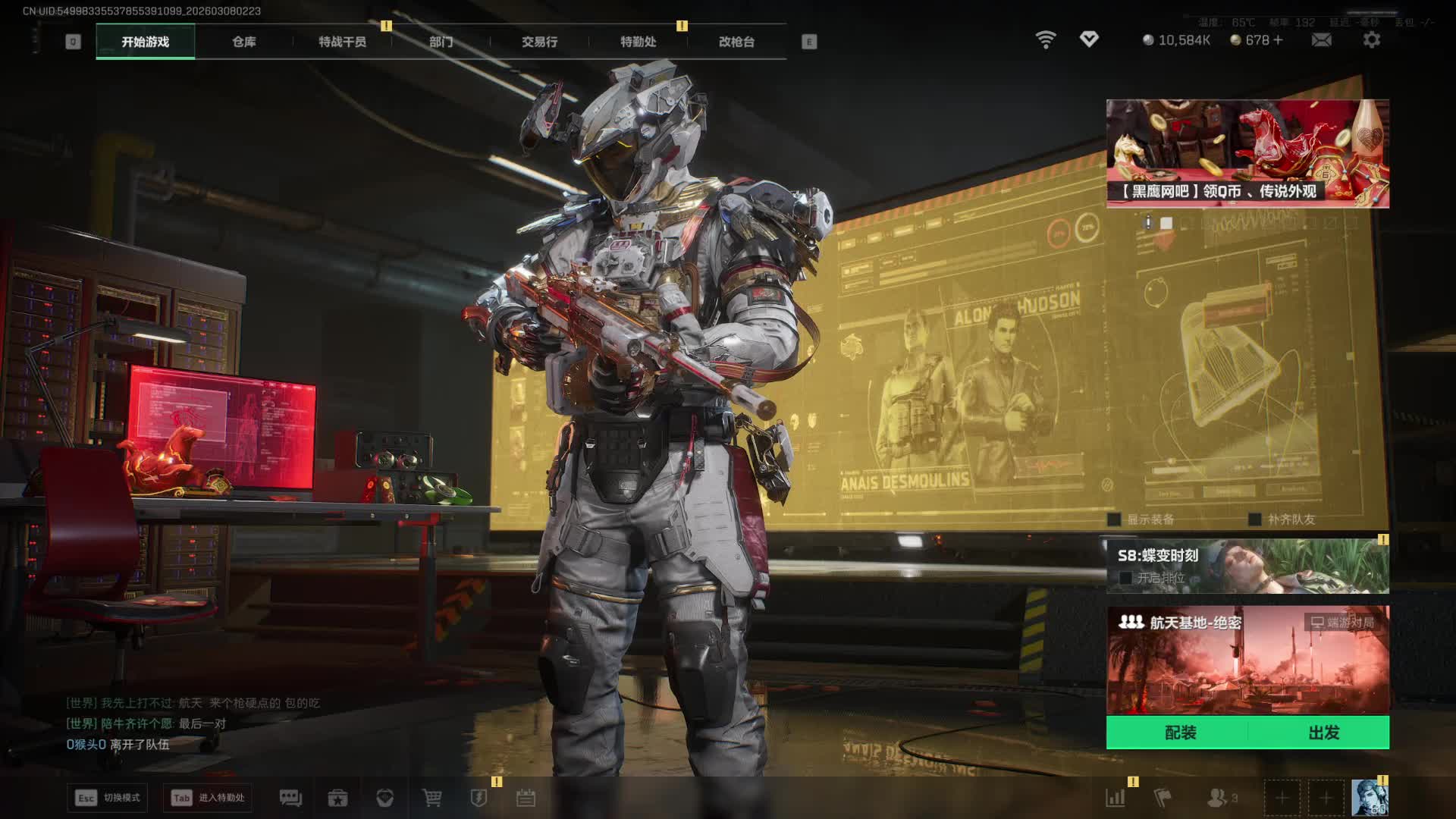Enable the 补齐队友 checkbox
The width and height of the screenshot is (1456, 819).
click(1255, 519)
